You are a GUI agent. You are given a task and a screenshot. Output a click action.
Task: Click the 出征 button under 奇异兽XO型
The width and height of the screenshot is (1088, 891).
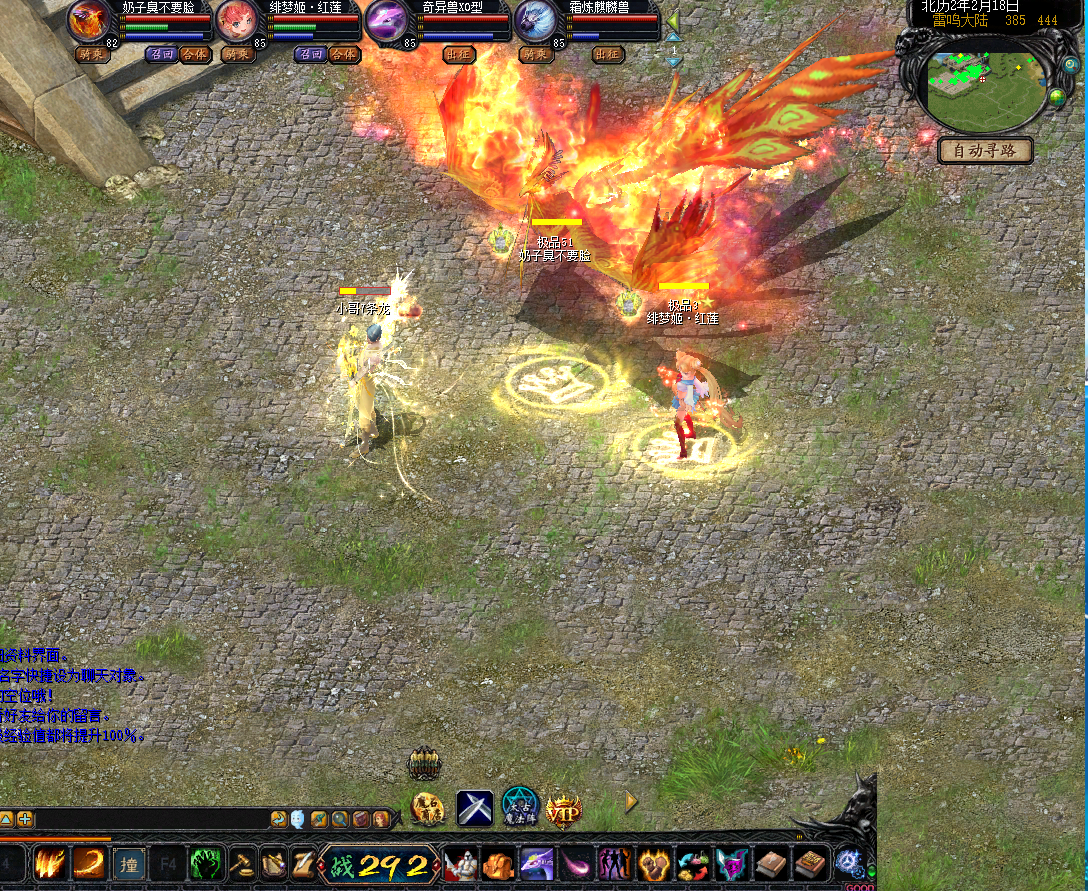click(459, 54)
